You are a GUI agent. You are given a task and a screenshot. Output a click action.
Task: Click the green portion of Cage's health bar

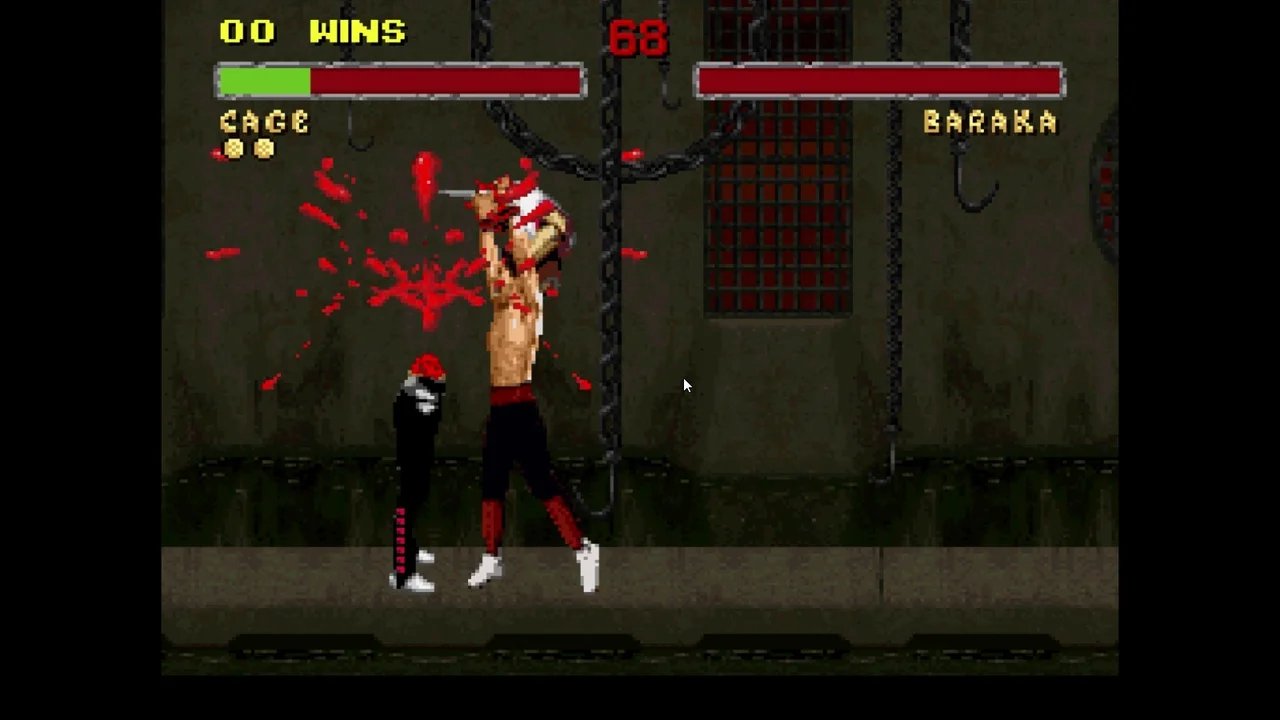point(262,82)
